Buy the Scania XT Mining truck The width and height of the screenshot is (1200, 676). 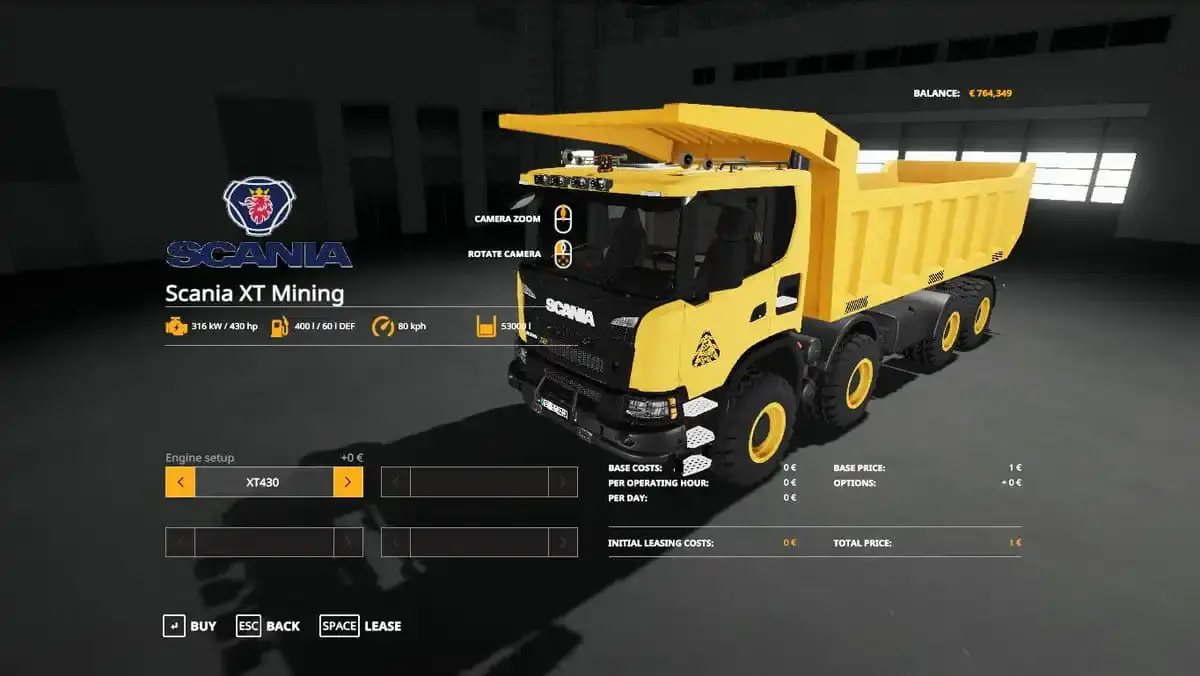(x=190, y=626)
